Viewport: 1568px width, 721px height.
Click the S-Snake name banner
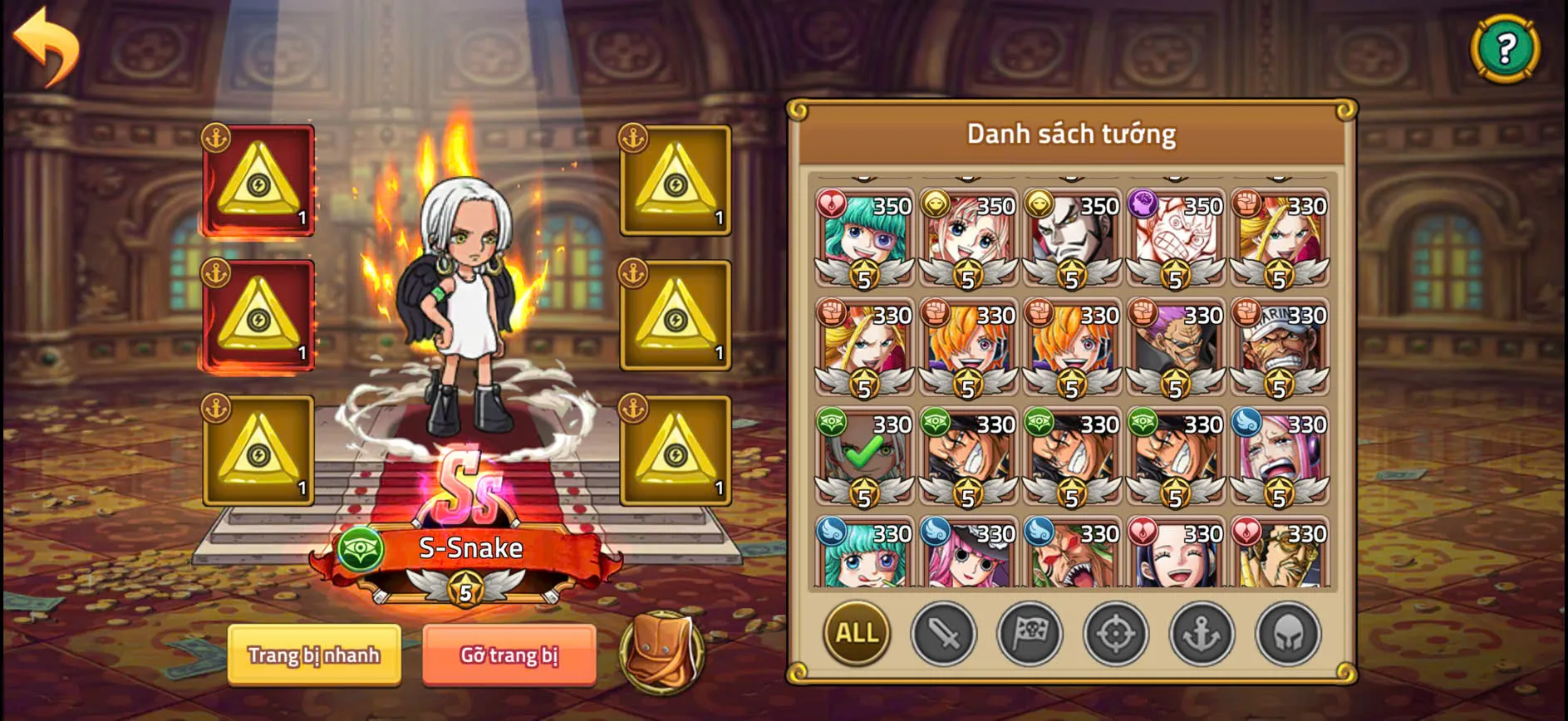click(x=469, y=547)
